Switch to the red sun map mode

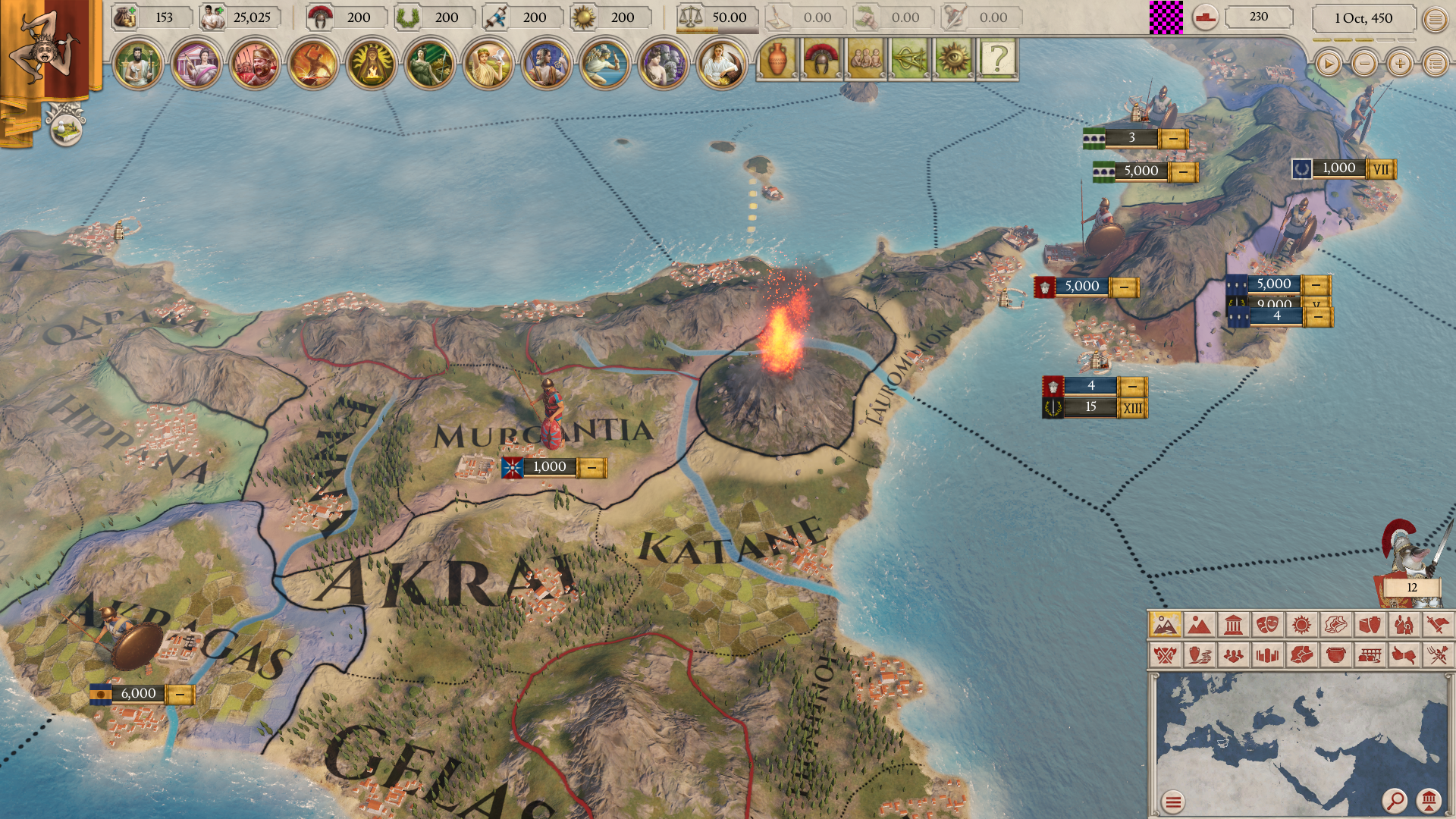point(1301,625)
